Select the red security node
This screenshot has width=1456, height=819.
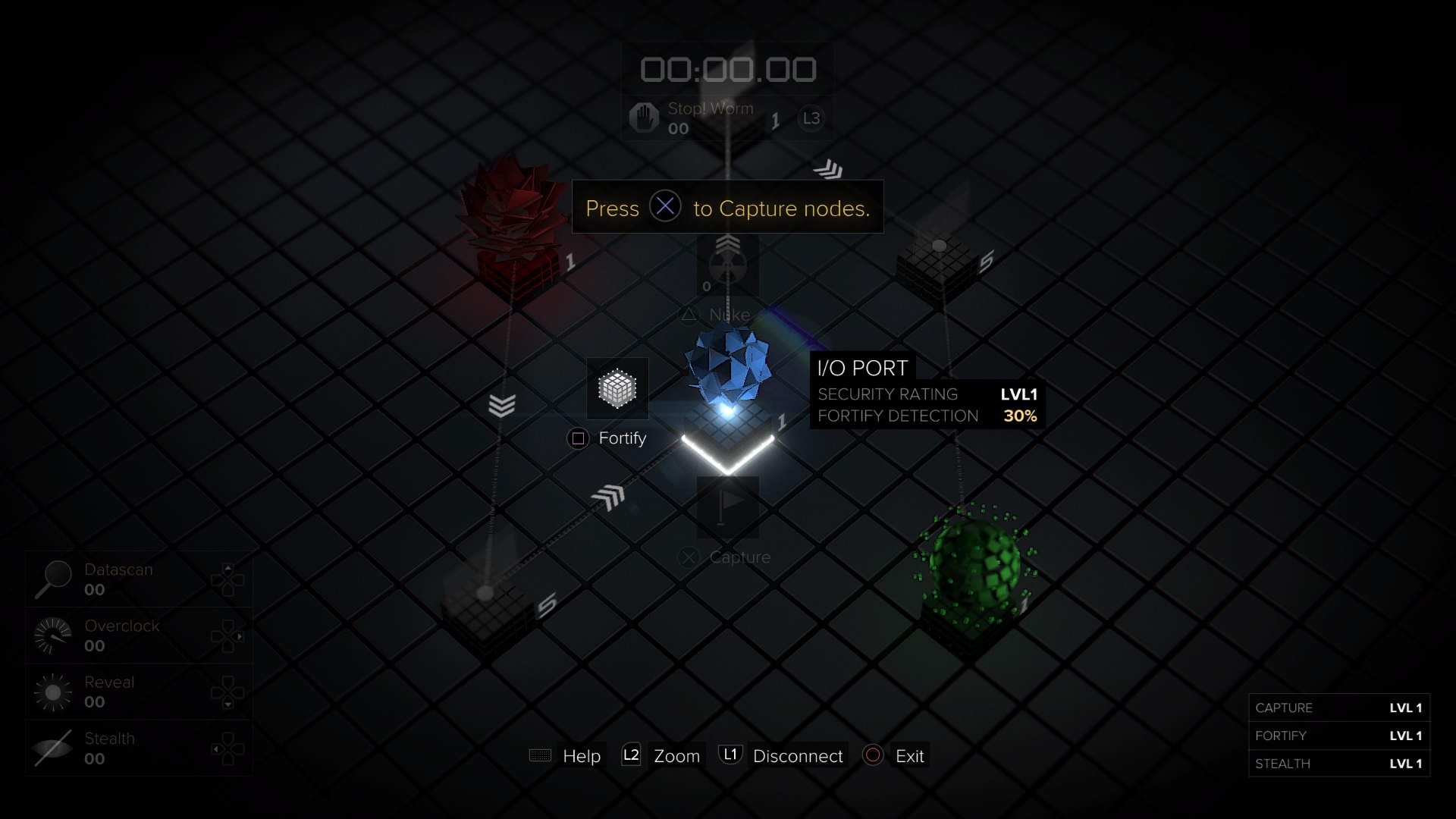[x=510, y=220]
